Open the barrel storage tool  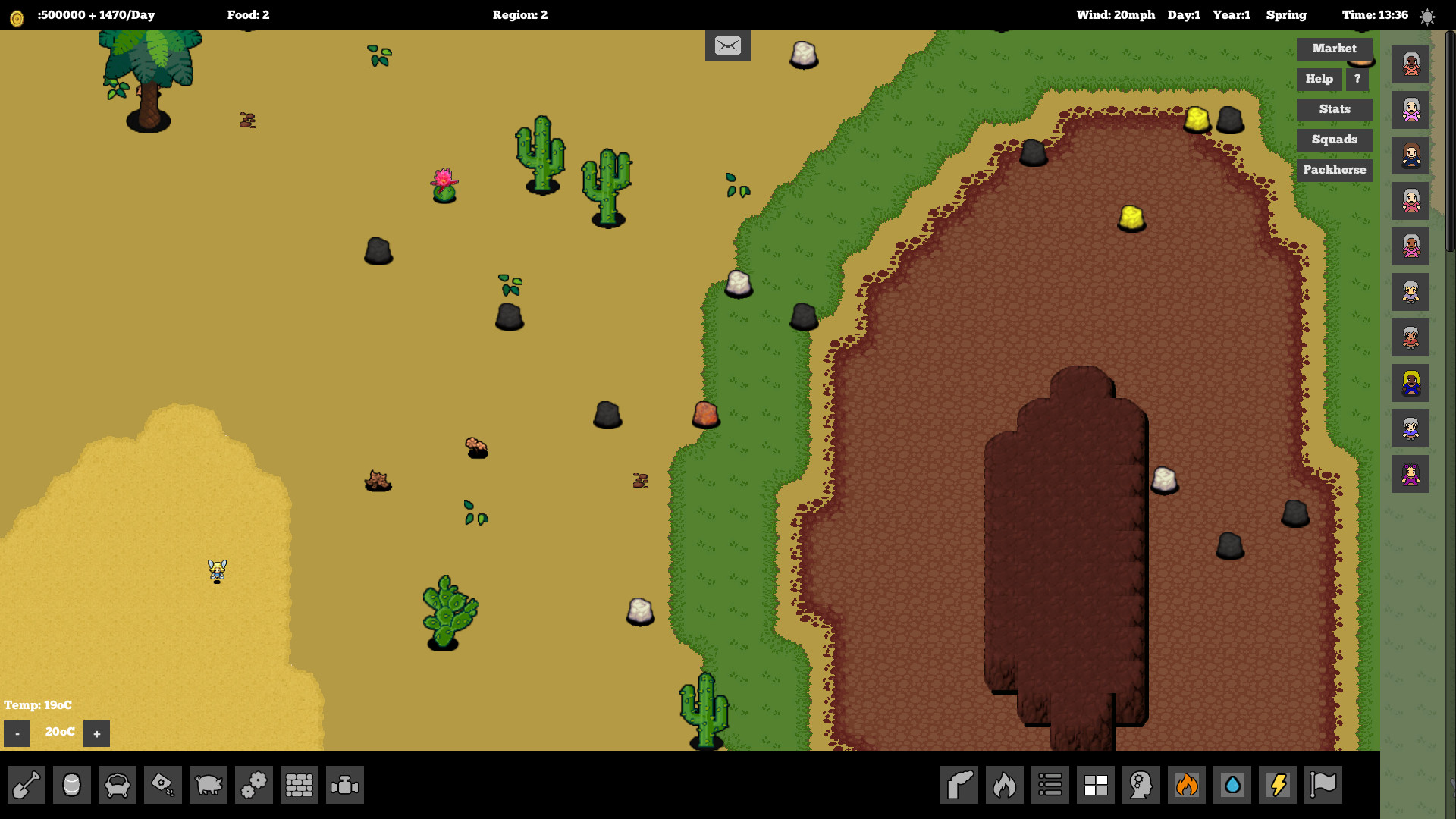coord(72,785)
